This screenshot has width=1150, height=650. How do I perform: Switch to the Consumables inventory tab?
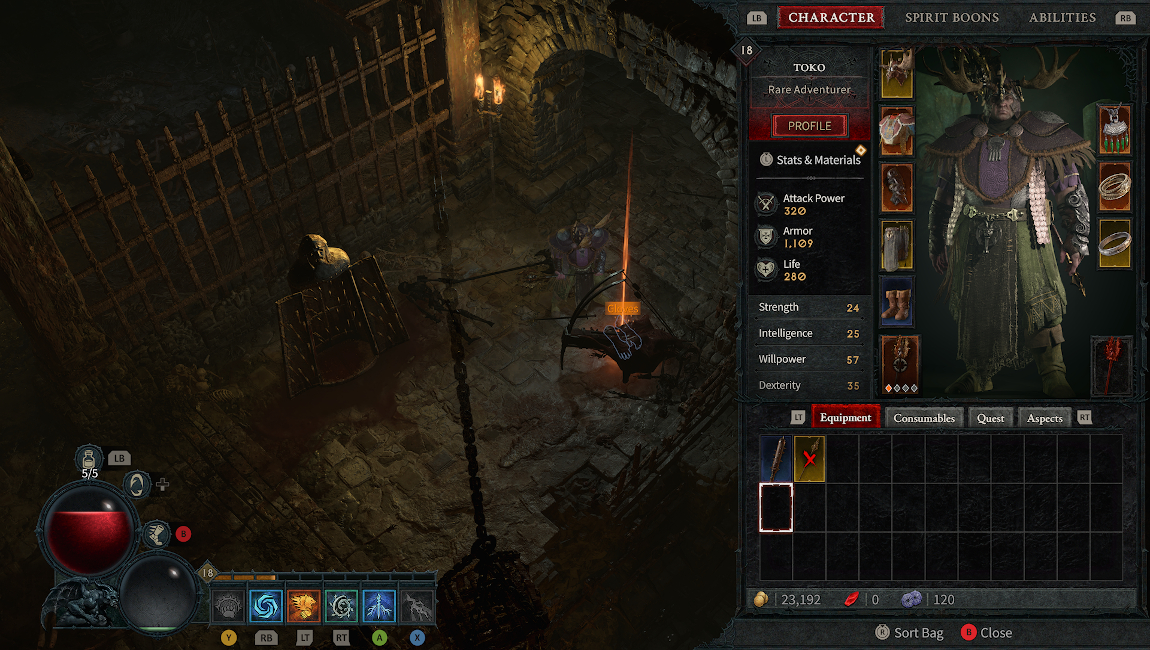point(923,418)
